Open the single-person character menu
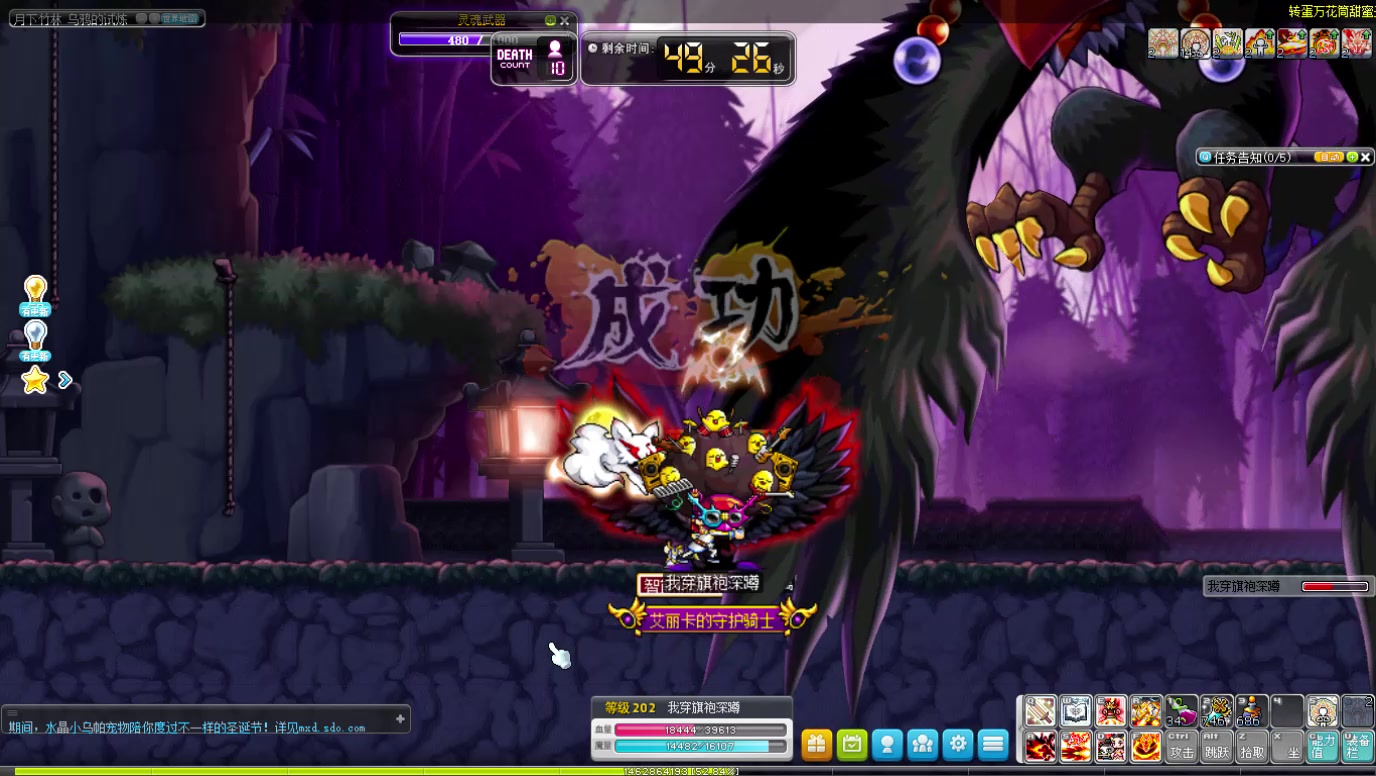The height and width of the screenshot is (776, 1376). tap(887, 744)
